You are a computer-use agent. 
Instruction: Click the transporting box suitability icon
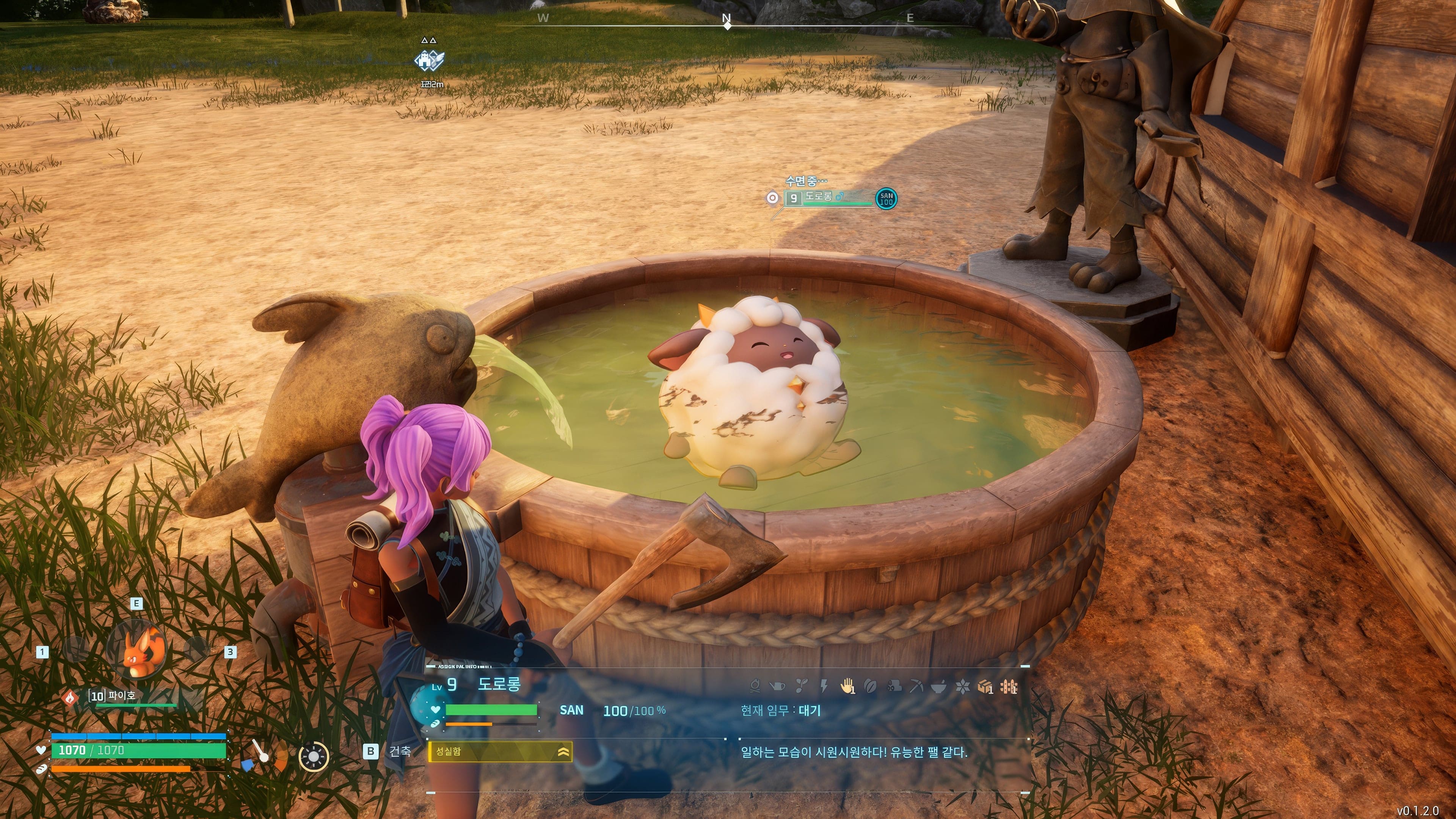985,687
